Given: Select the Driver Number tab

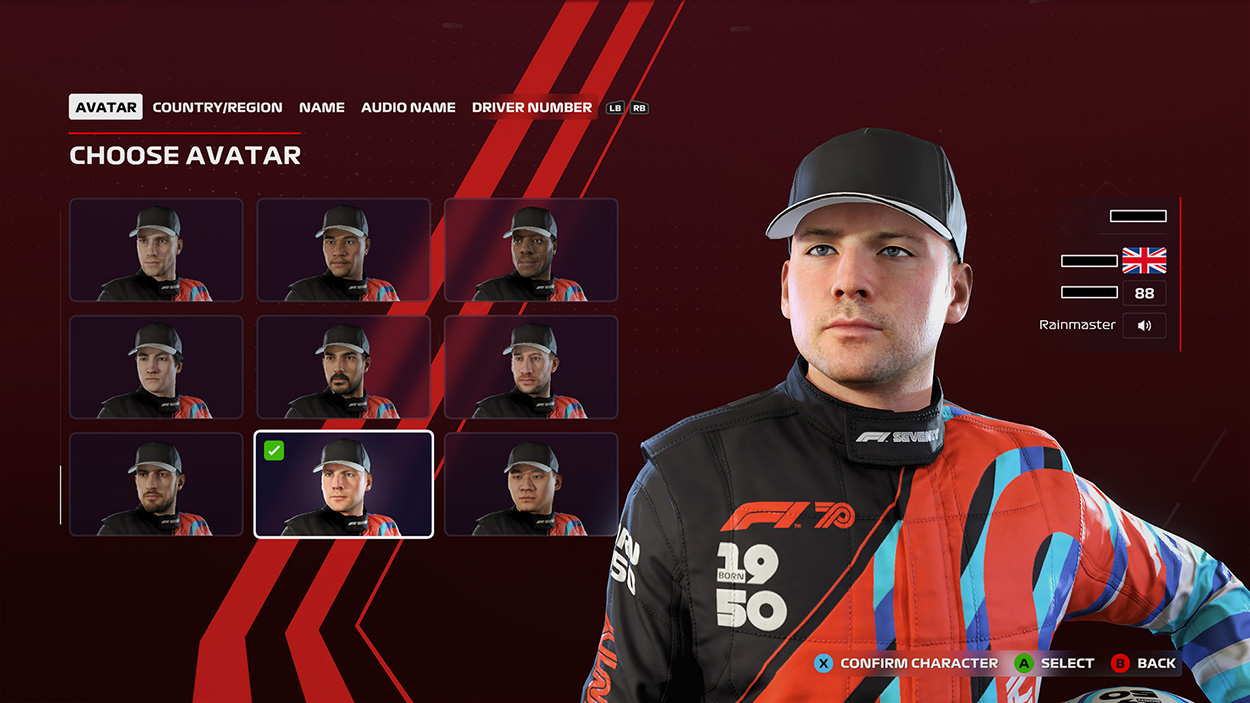Looking at the screenshot, I should tap(532, 107).
